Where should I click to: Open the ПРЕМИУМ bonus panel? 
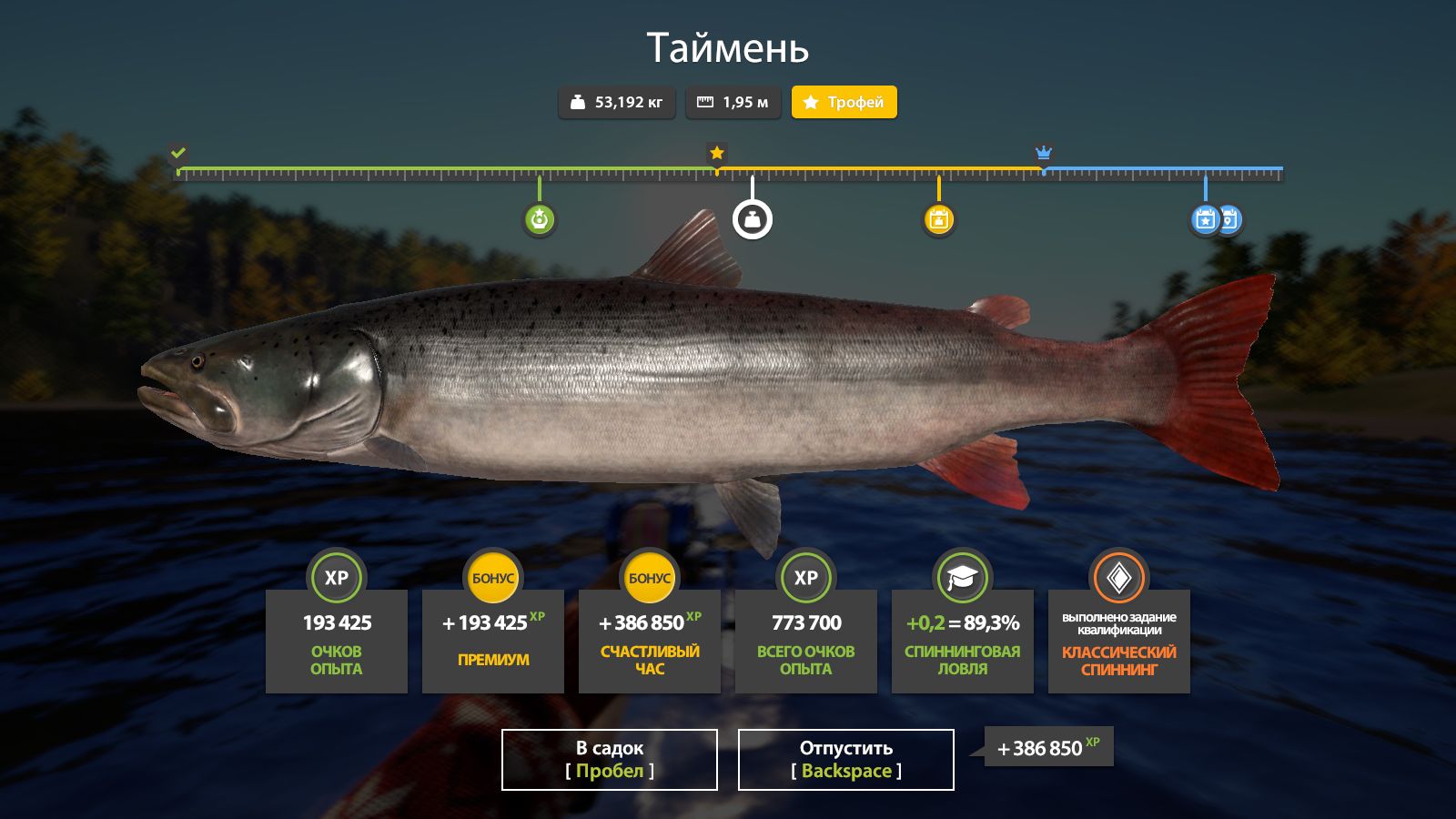tap(492, 640)
